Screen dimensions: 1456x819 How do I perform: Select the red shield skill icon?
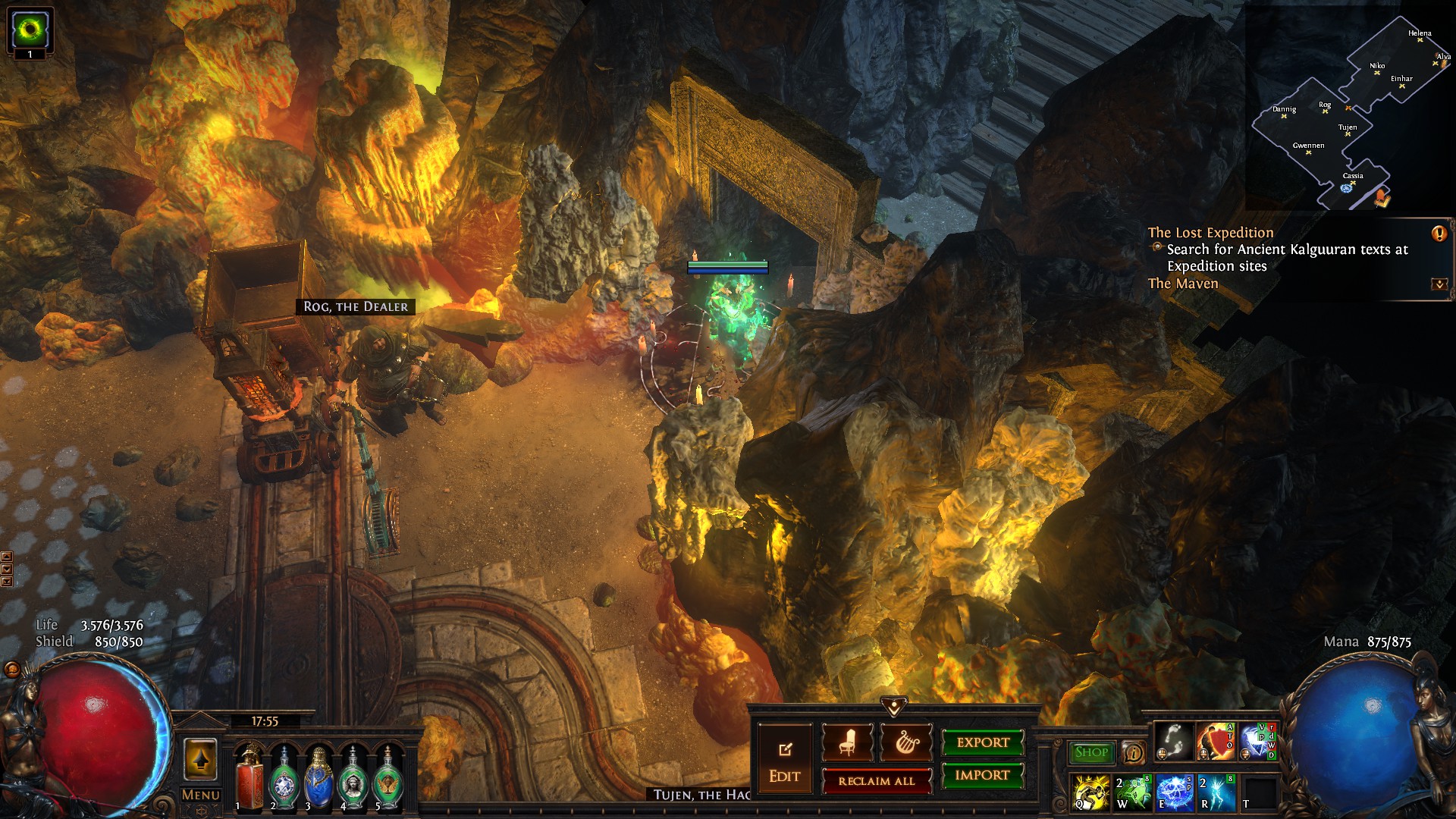pos(1214,742)
